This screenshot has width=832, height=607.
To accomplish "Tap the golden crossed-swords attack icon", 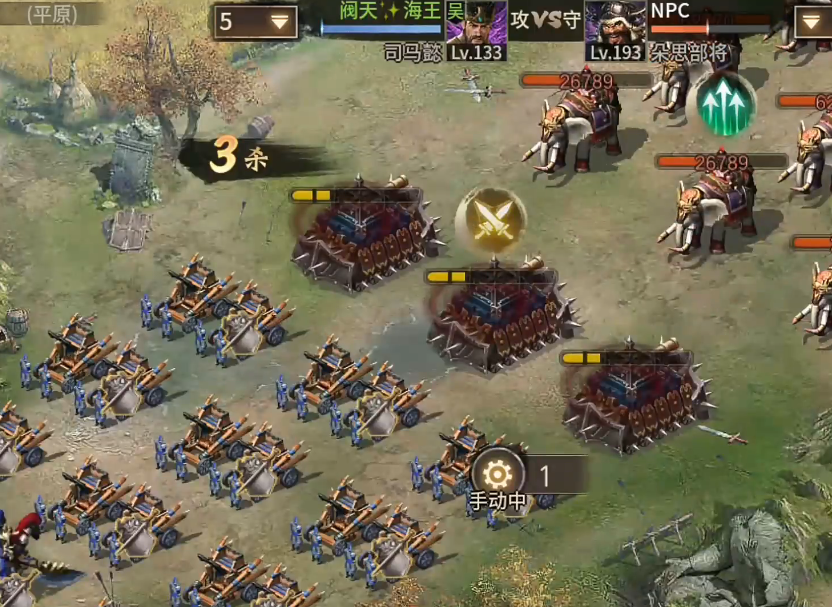I will [491, 221].
